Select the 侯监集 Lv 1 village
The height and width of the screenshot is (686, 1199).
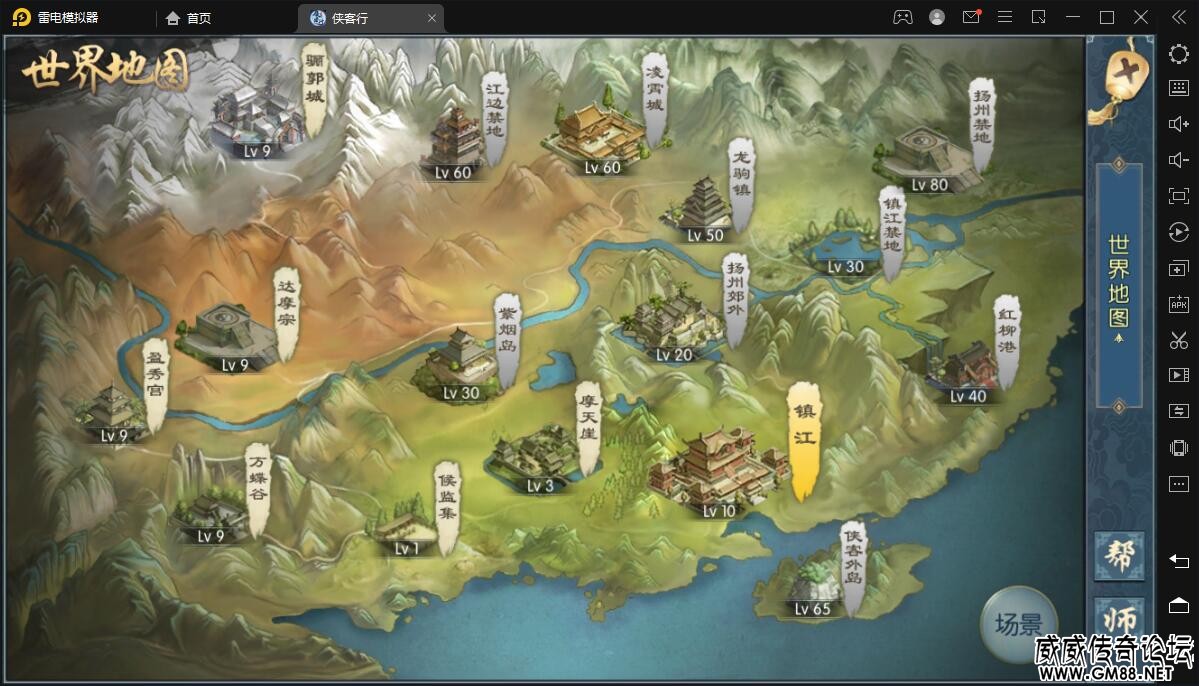[406, 526]
